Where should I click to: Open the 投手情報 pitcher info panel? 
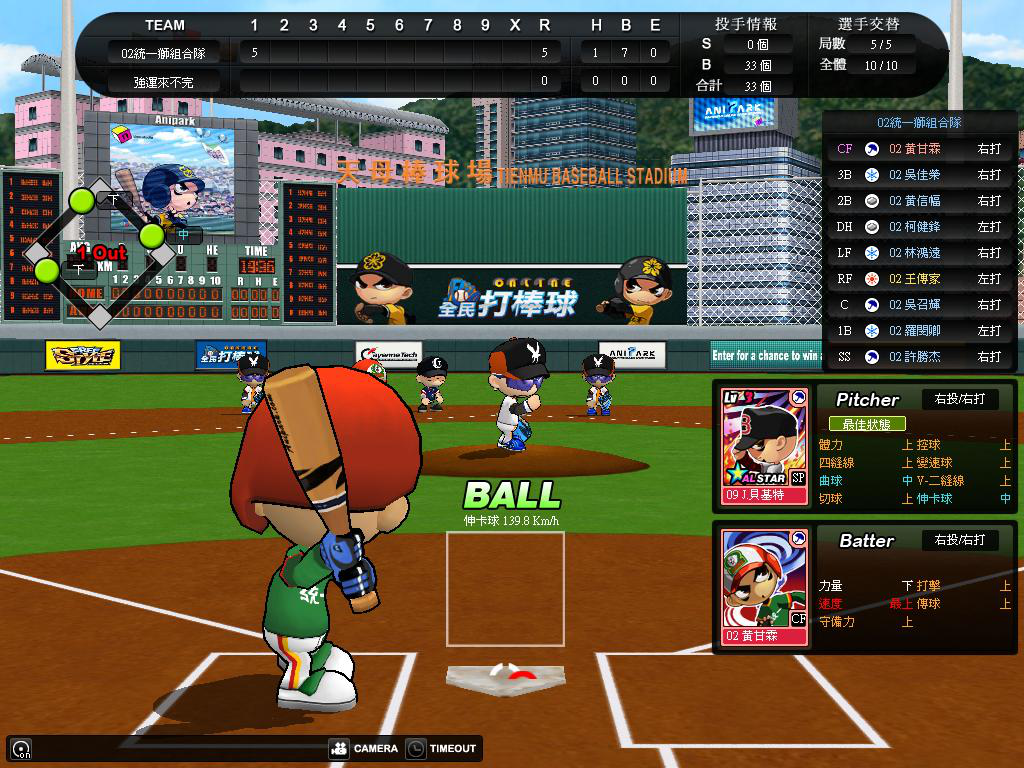[x=745, y=24]
